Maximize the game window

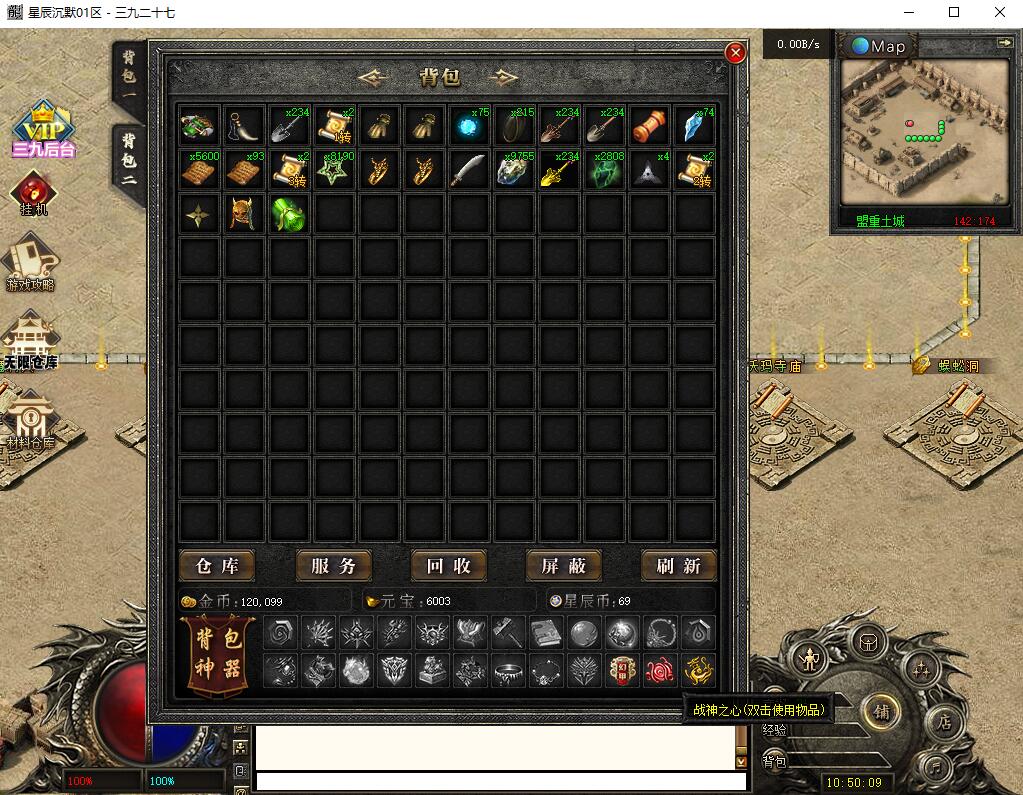(x=953, y=13)
